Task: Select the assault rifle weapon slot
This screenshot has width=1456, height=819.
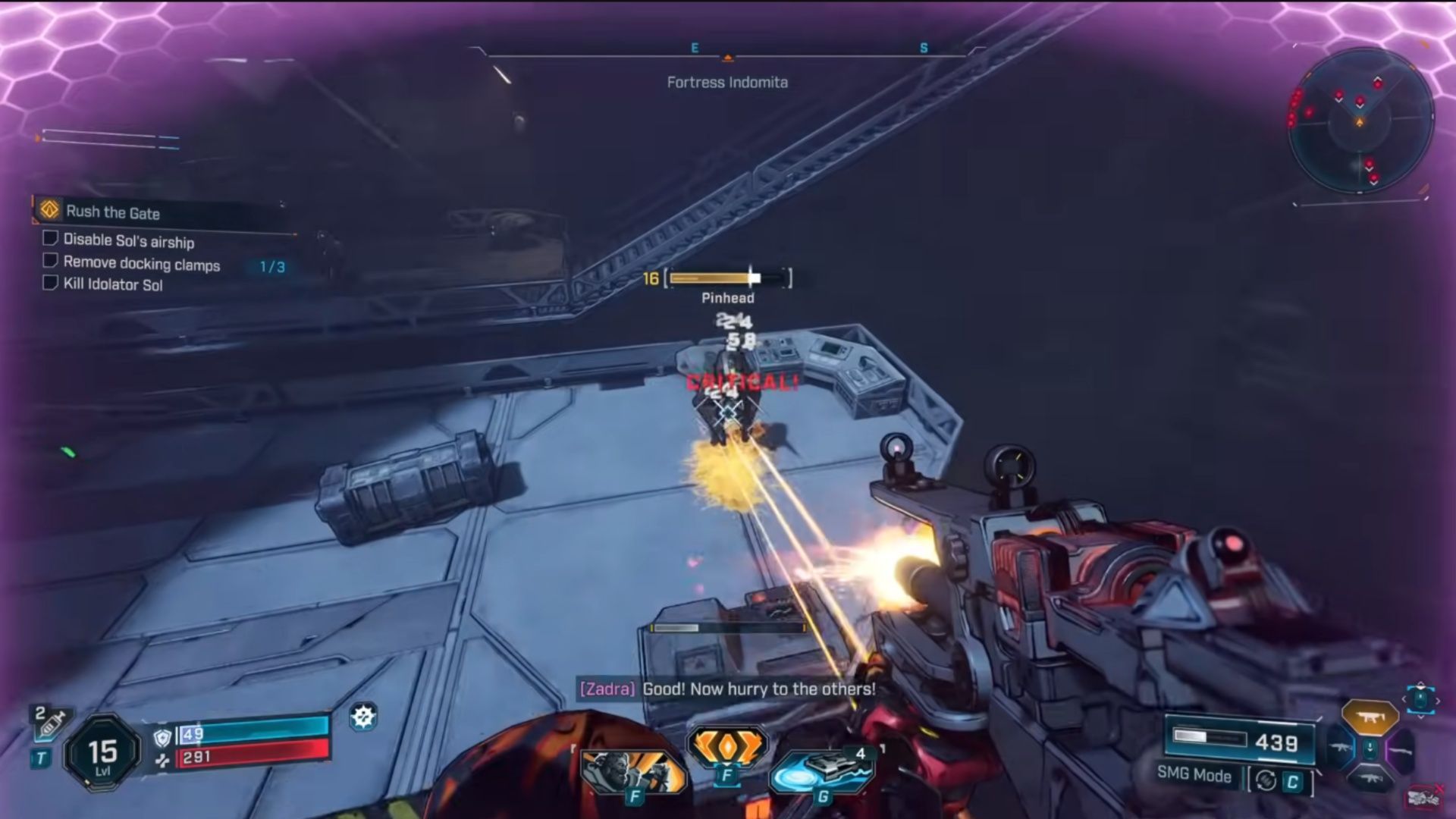Action: pyautogui.click(x=1341, y=747)
